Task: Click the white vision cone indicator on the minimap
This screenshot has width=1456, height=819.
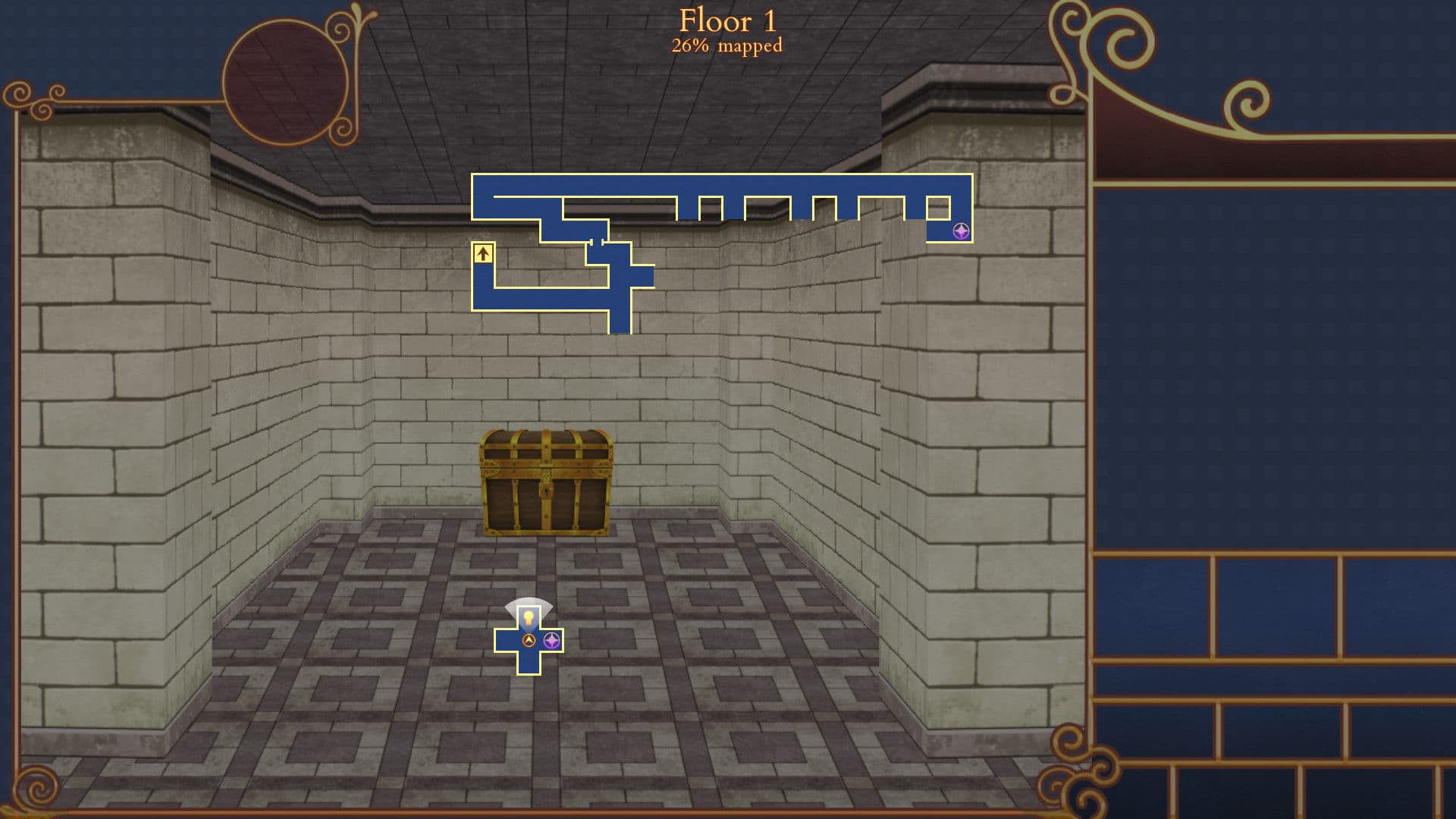Action: coord(529,601)
